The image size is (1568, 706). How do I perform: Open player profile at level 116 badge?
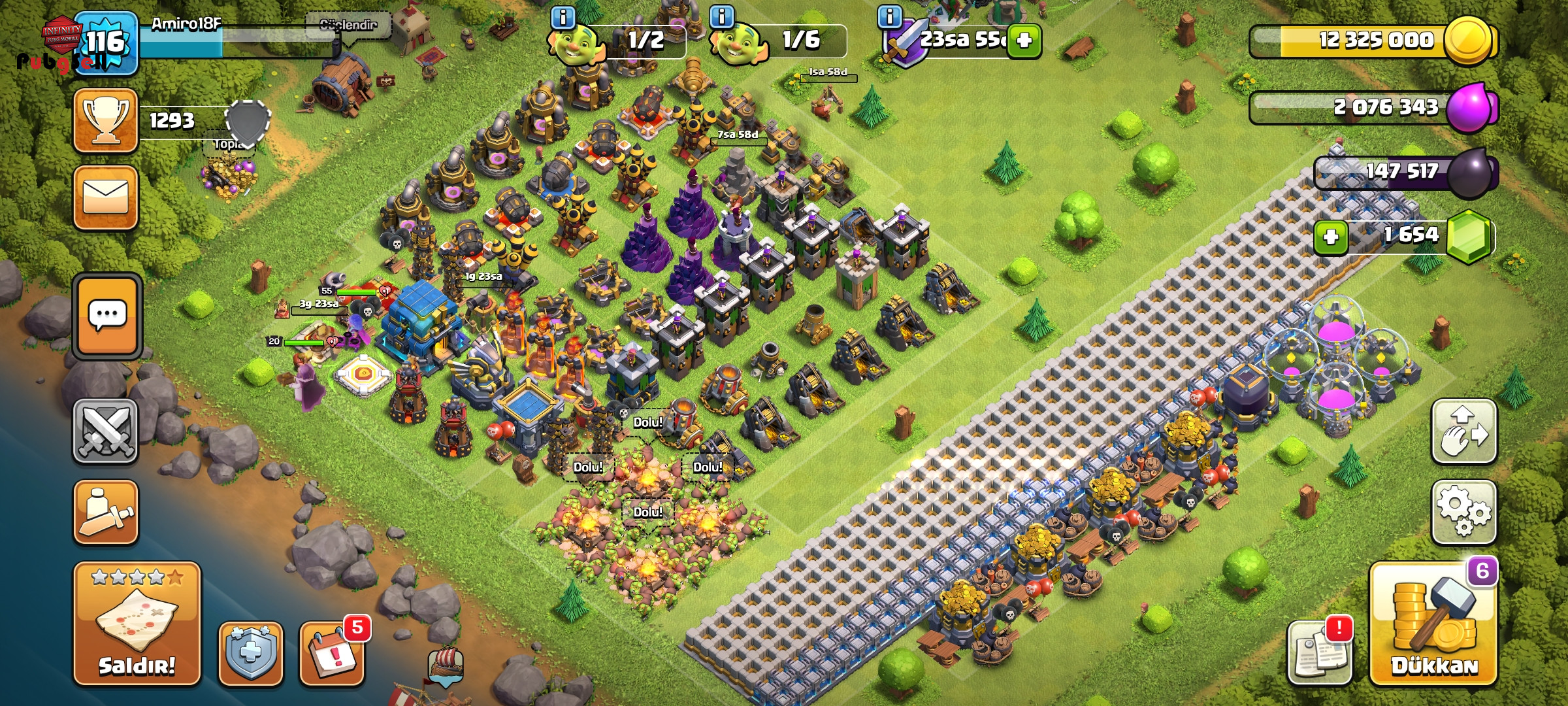coord(106,43)
